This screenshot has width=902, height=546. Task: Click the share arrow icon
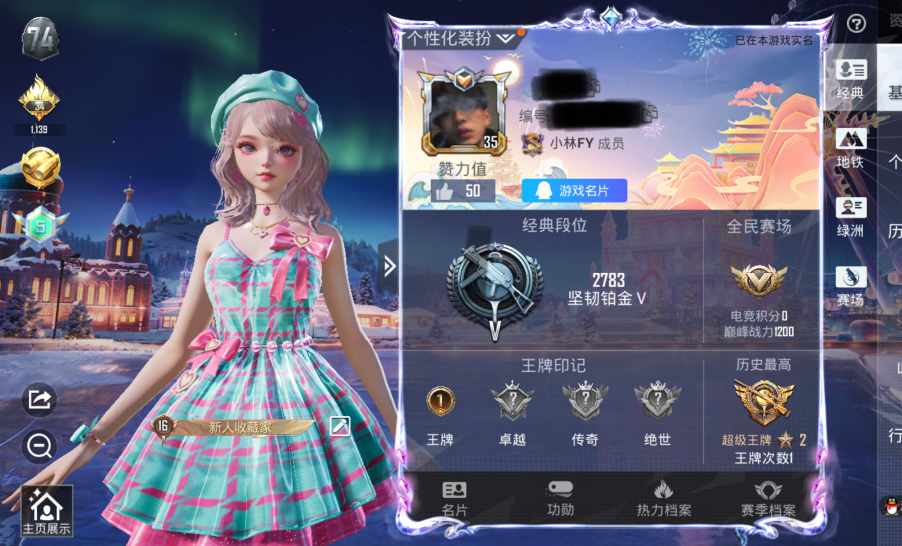[x=40, y=400]
